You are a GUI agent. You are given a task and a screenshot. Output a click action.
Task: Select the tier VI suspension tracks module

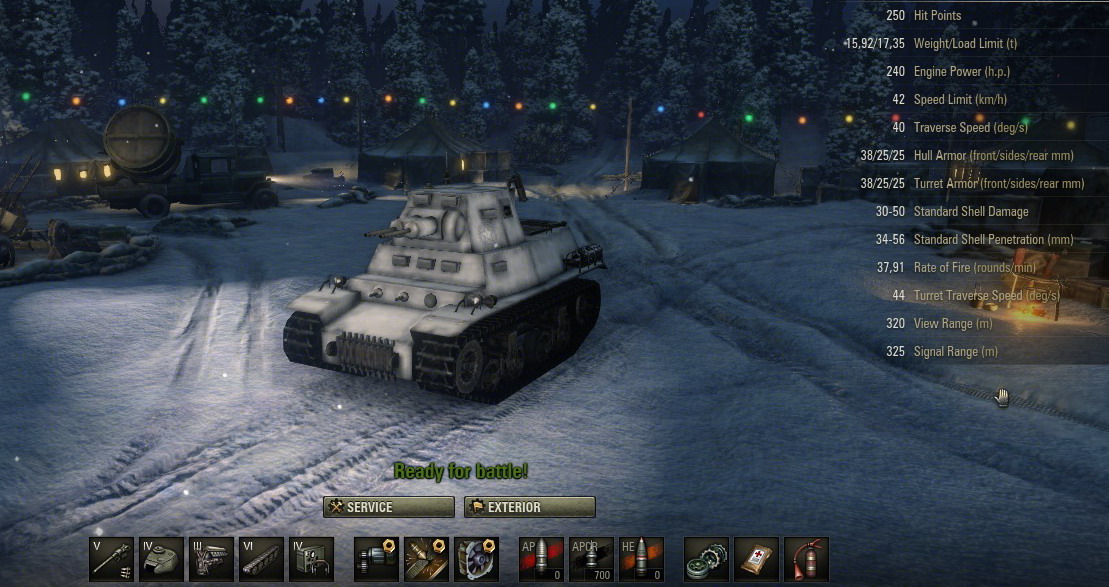click(261, 559)
